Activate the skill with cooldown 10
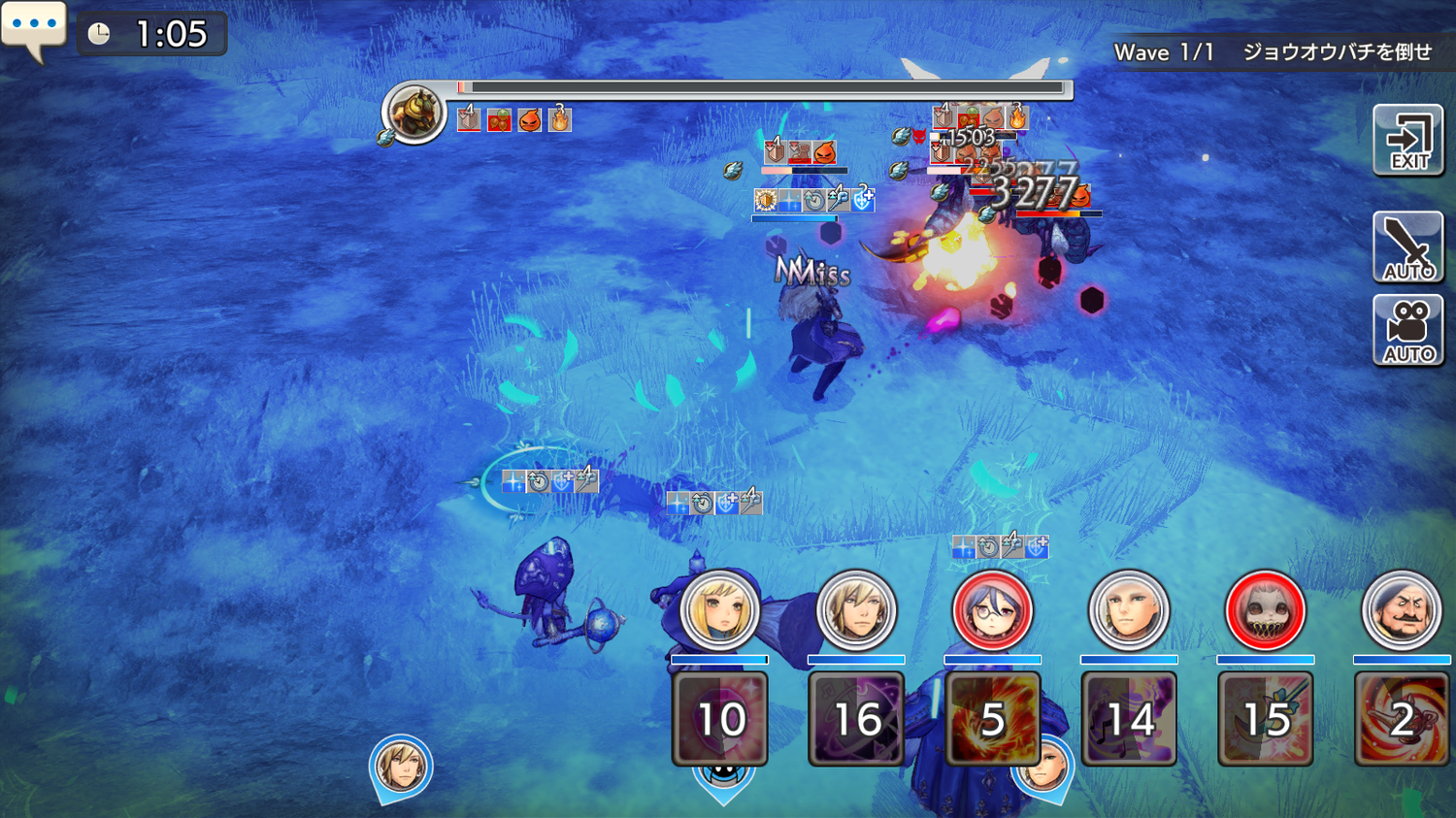The width and height of the screenshot is (1456, 818). (x=719, y=719)
